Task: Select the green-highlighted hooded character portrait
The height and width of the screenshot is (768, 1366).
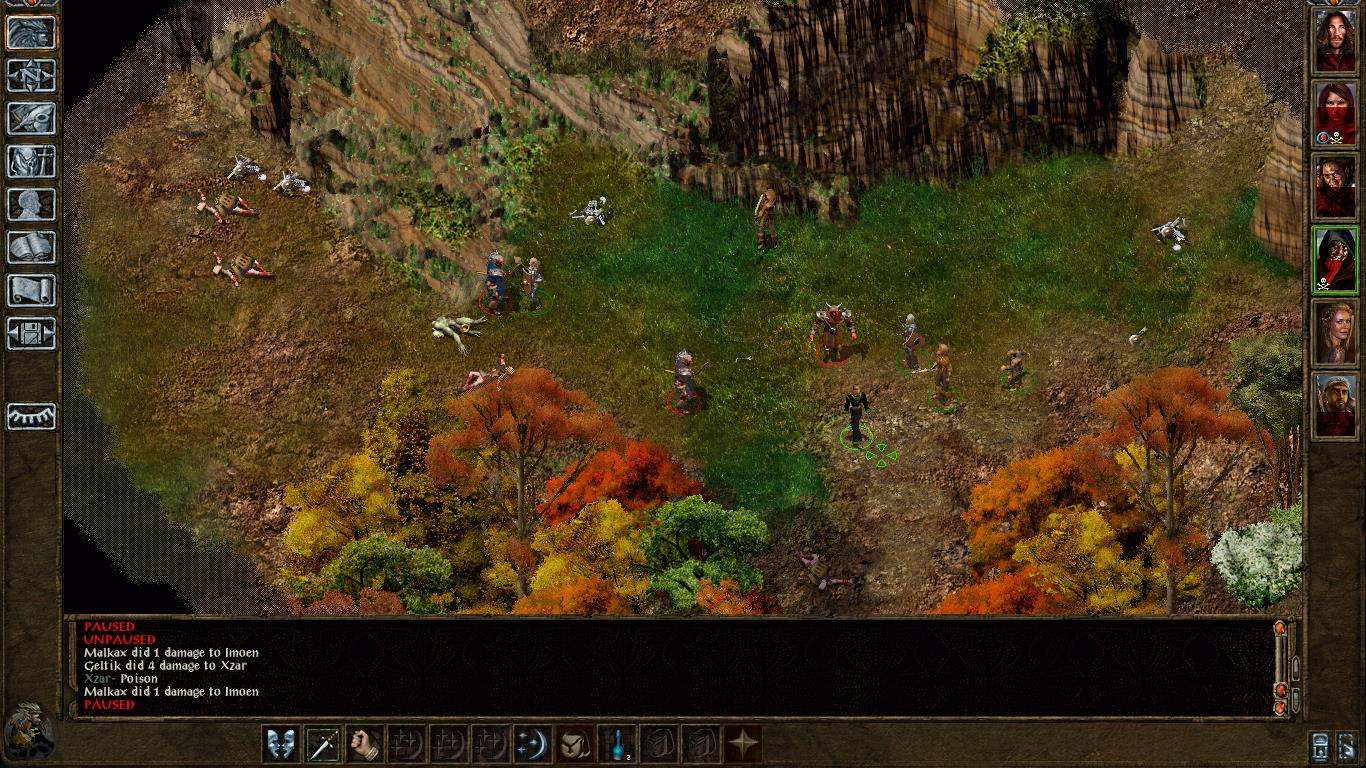Action: tap(1335, 260)
